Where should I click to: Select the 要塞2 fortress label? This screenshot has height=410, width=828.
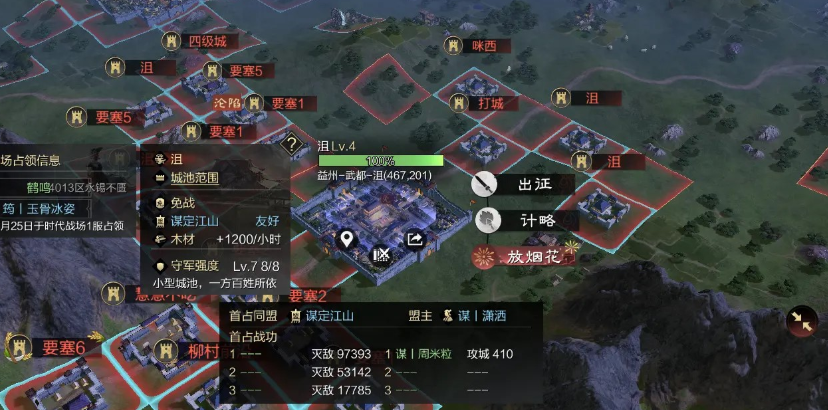308,296
